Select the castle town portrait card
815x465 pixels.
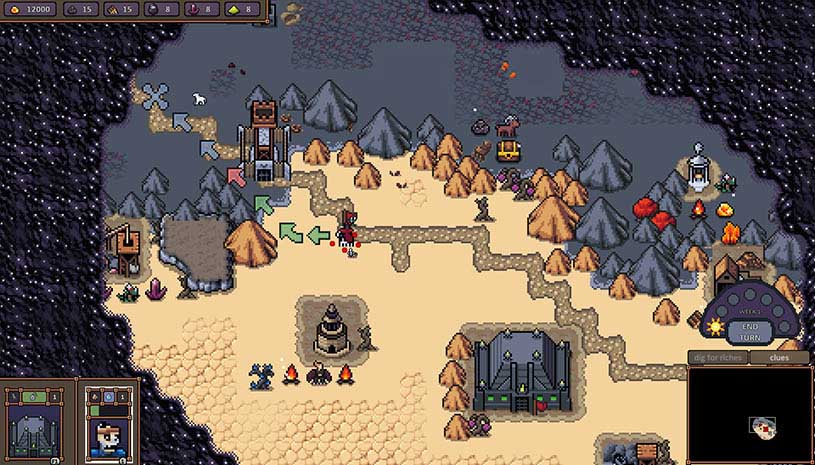[36, 425]
